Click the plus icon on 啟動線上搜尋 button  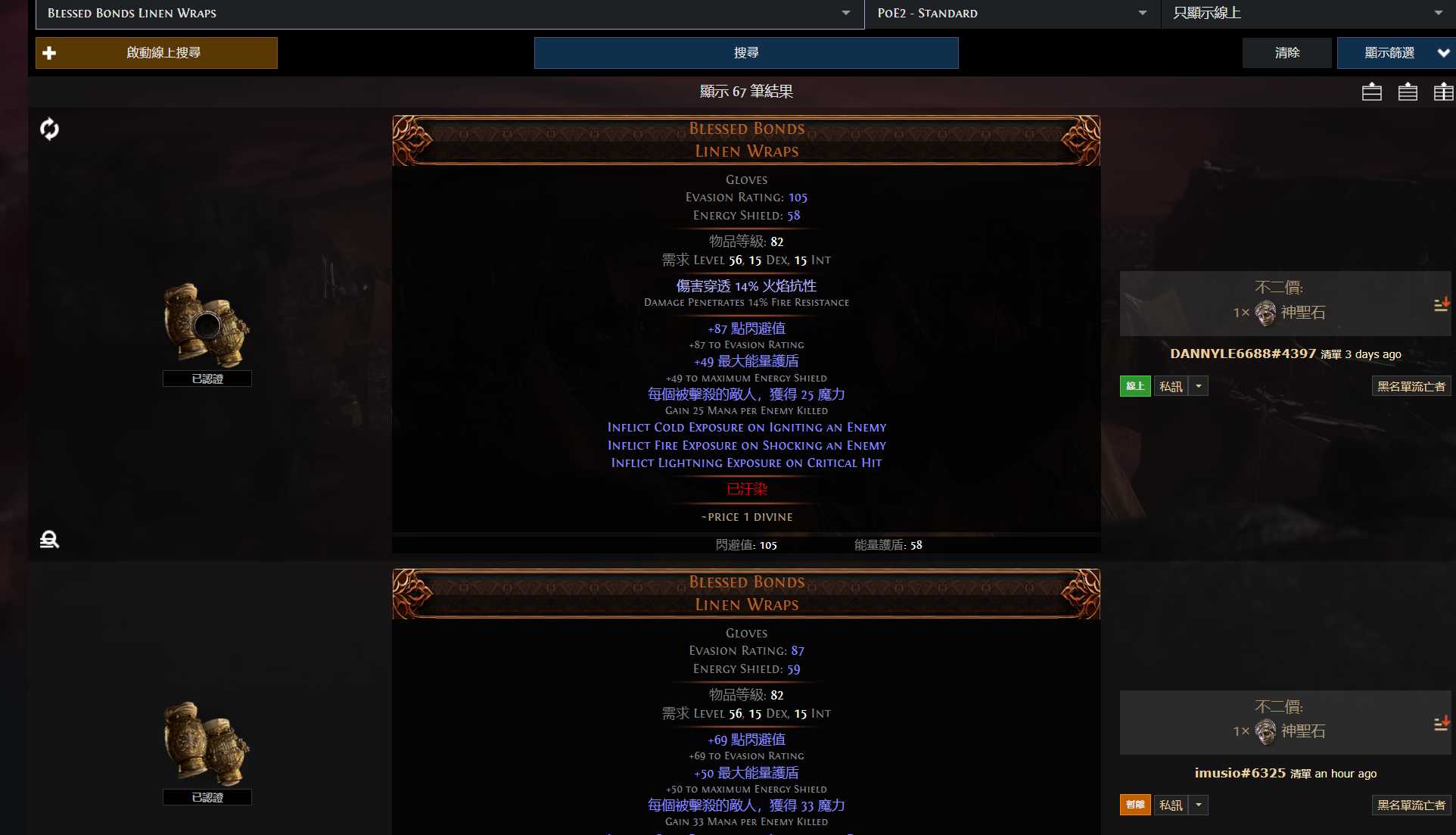click(50, 52)
